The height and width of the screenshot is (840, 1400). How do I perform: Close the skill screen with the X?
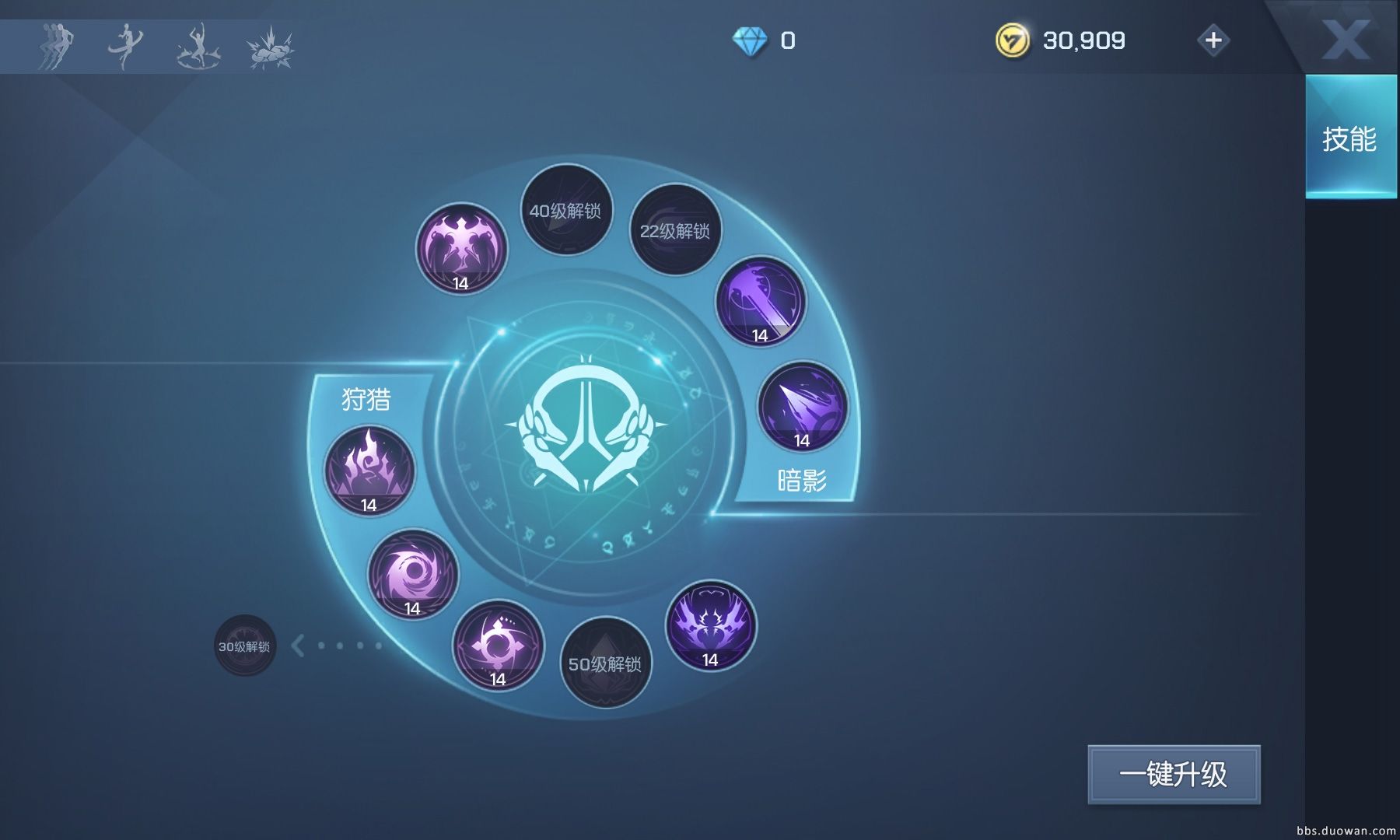click(1346, 39)
